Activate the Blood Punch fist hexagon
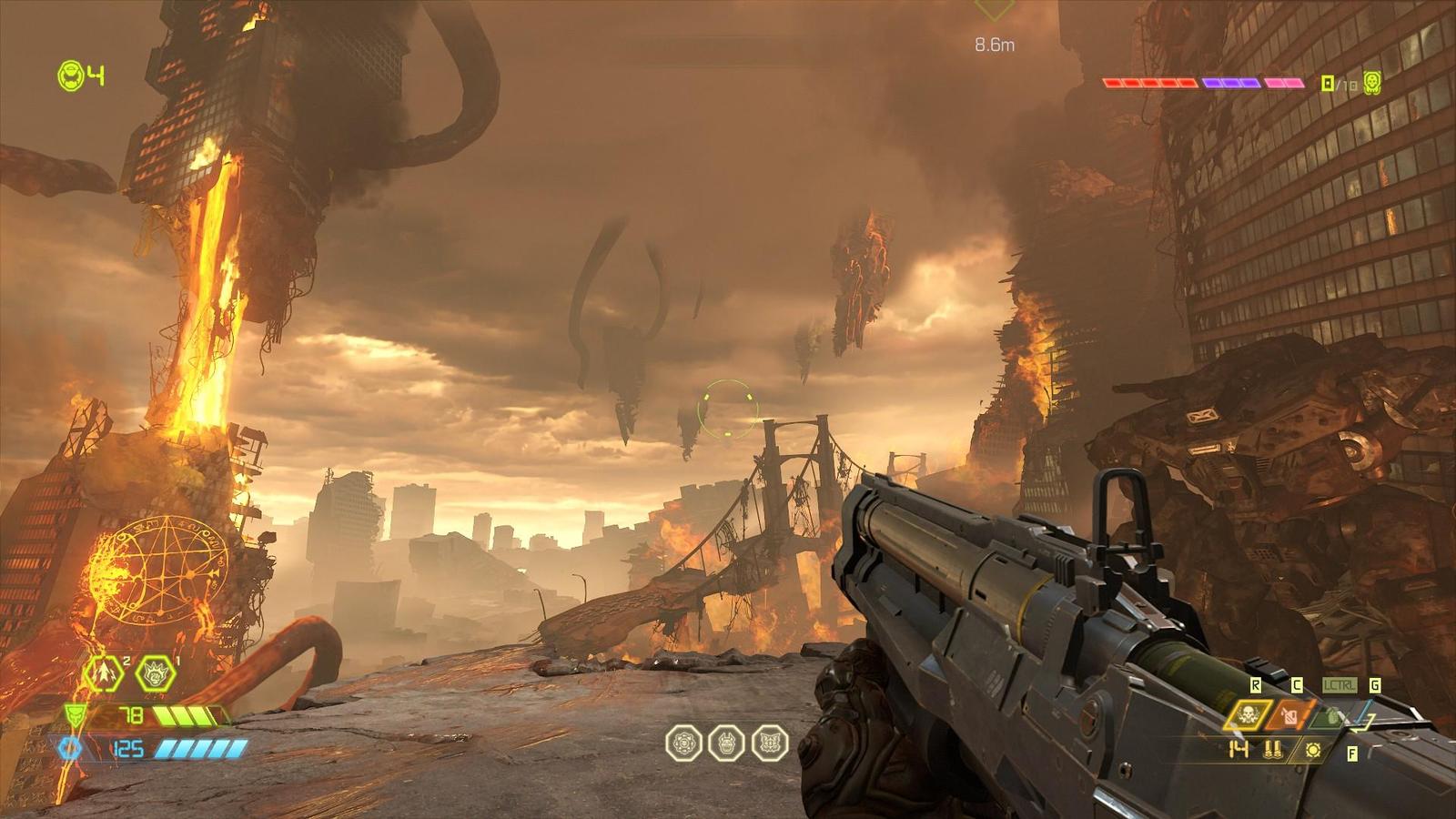This screenshot has width=1456, height=819. pyautogui.click(x=155, y=674)
